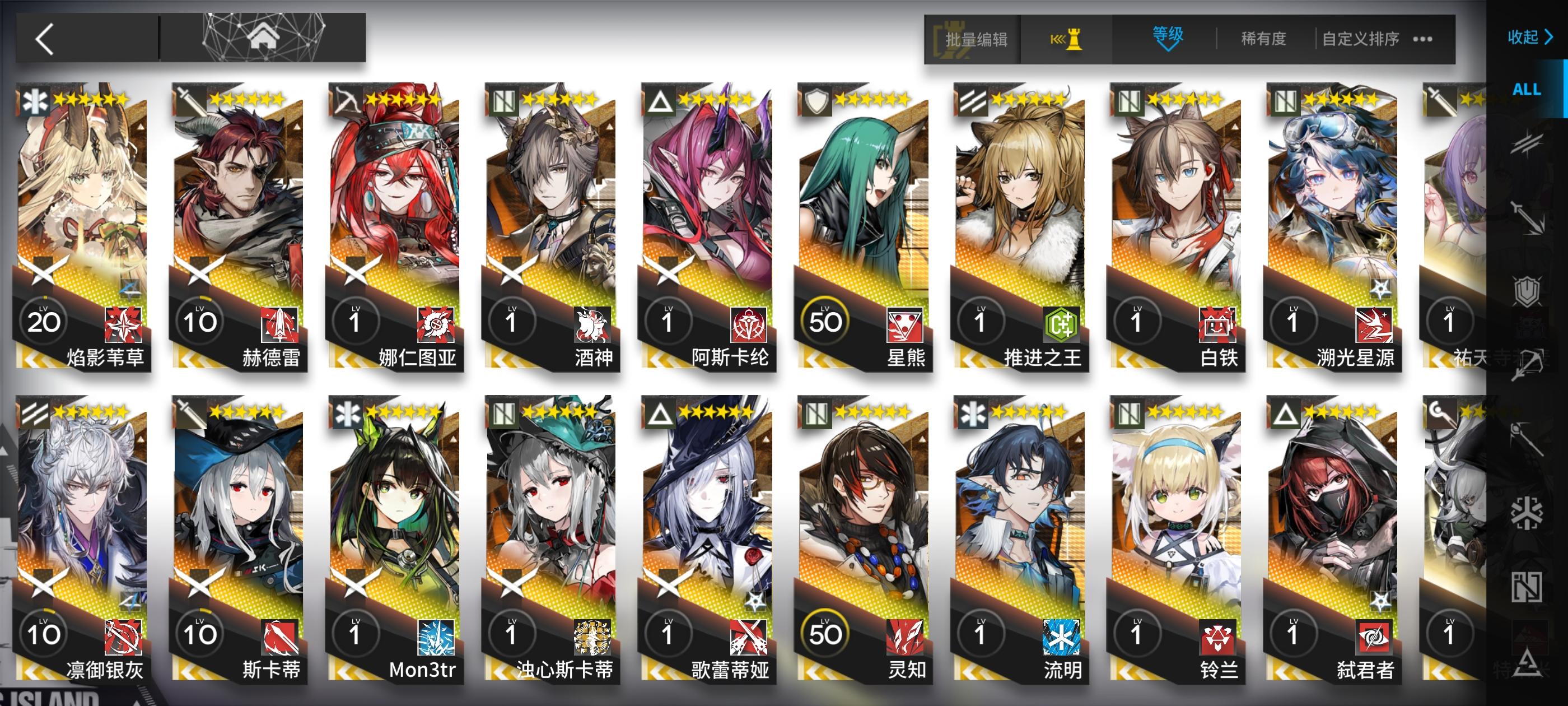Toggle 等级 level sort order
Image resolution: width=1568 pixels, height=706 pixels.
[x=1169, y=34]
